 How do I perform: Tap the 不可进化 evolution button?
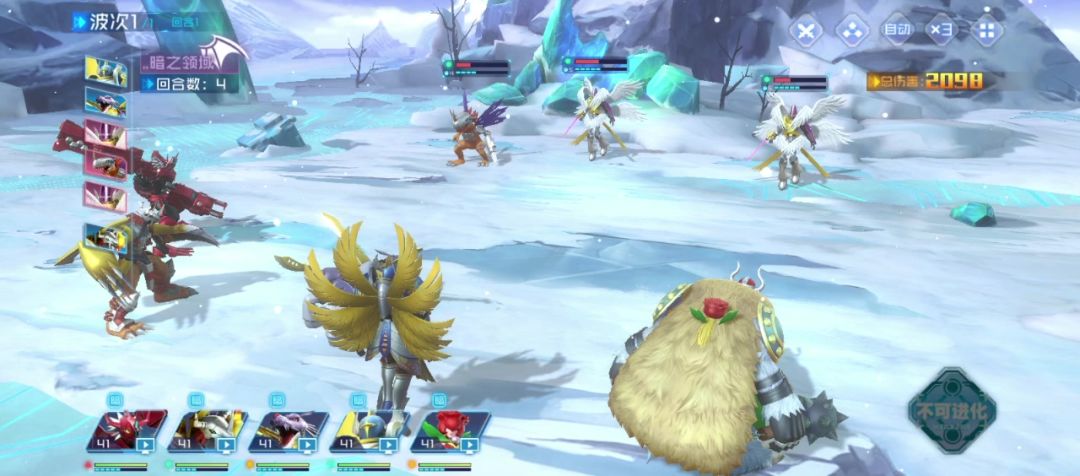[951, 411]
